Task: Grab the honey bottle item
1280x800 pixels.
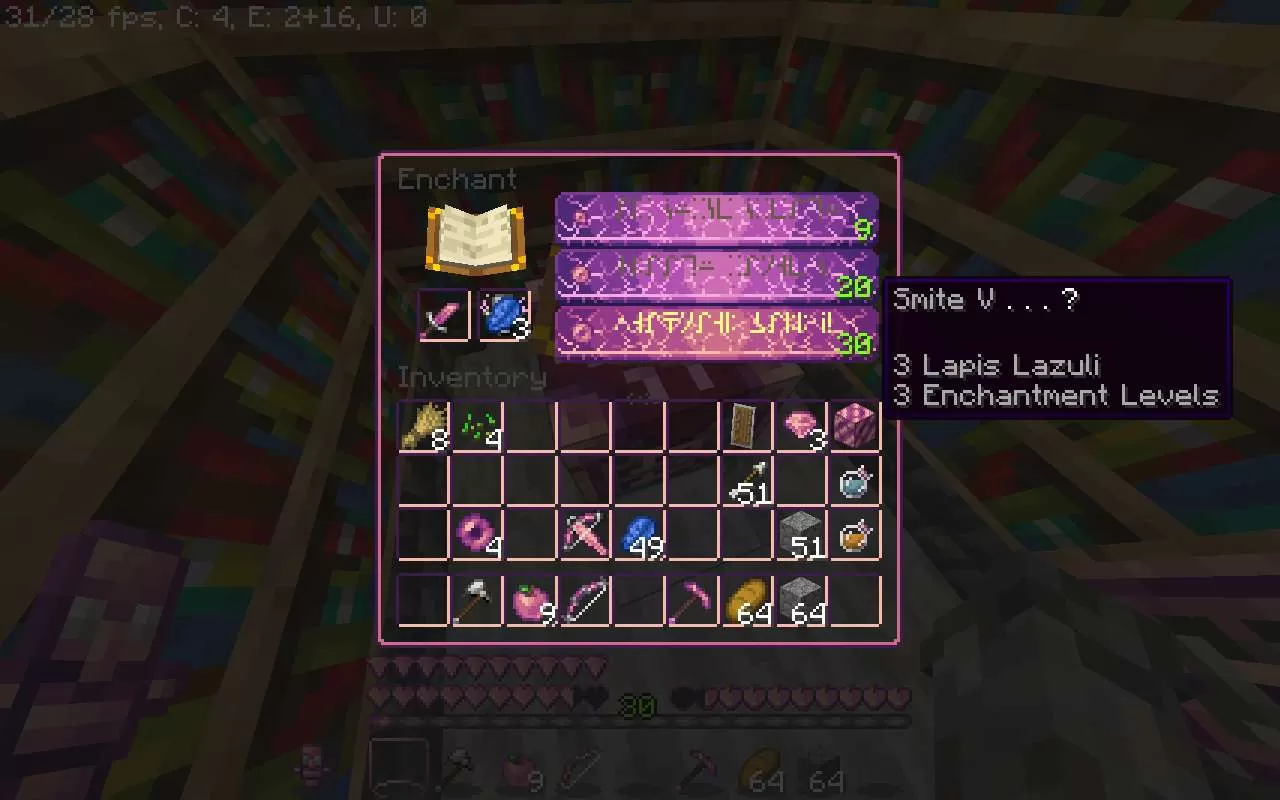Action: (853, 533)
